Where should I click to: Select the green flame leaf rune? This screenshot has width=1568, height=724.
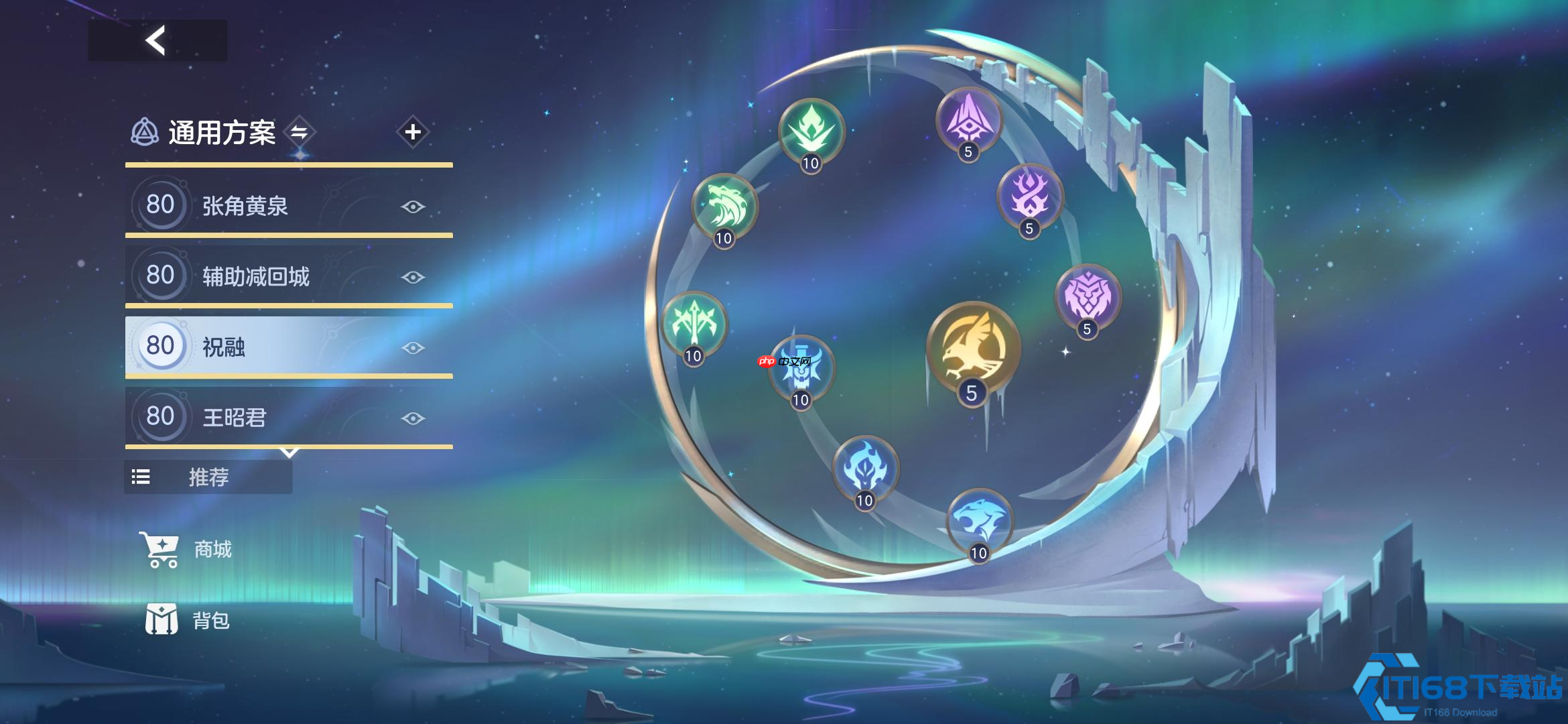coord(811,131)
